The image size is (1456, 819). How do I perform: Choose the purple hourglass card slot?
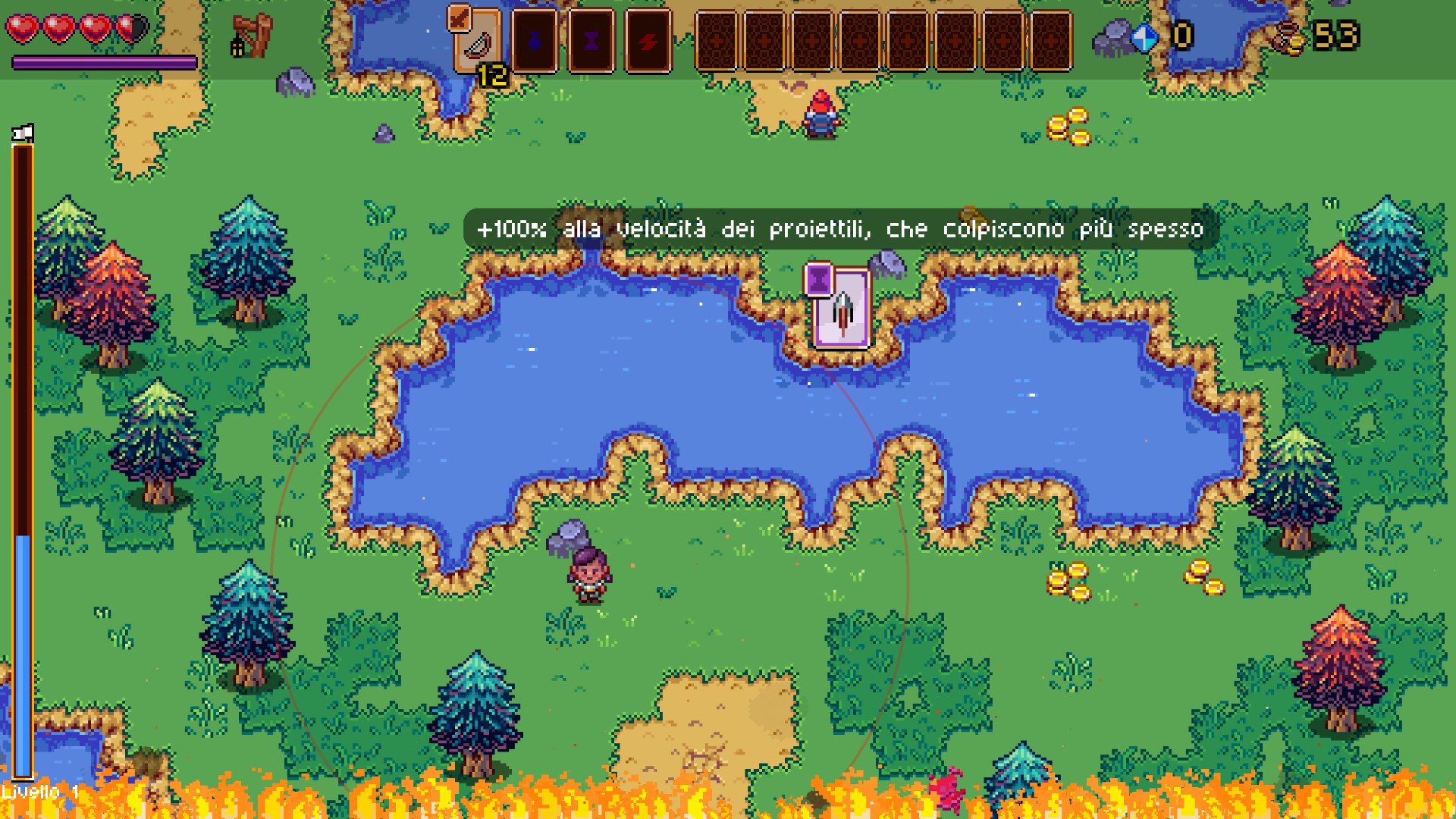[x=591, y=42]
